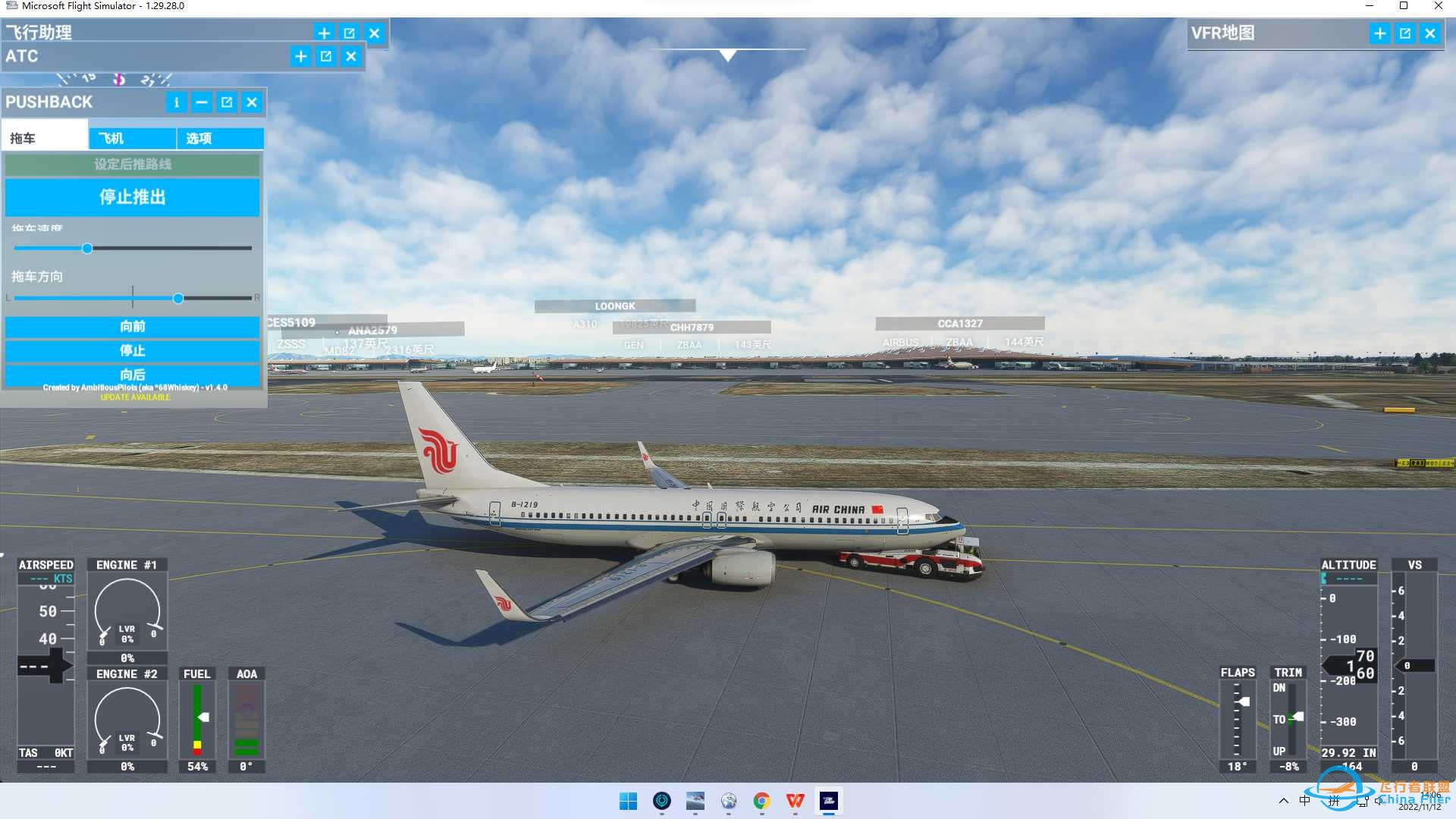Click the 向前 forward button
The image size is (1456, 819).
pos(133,327)
